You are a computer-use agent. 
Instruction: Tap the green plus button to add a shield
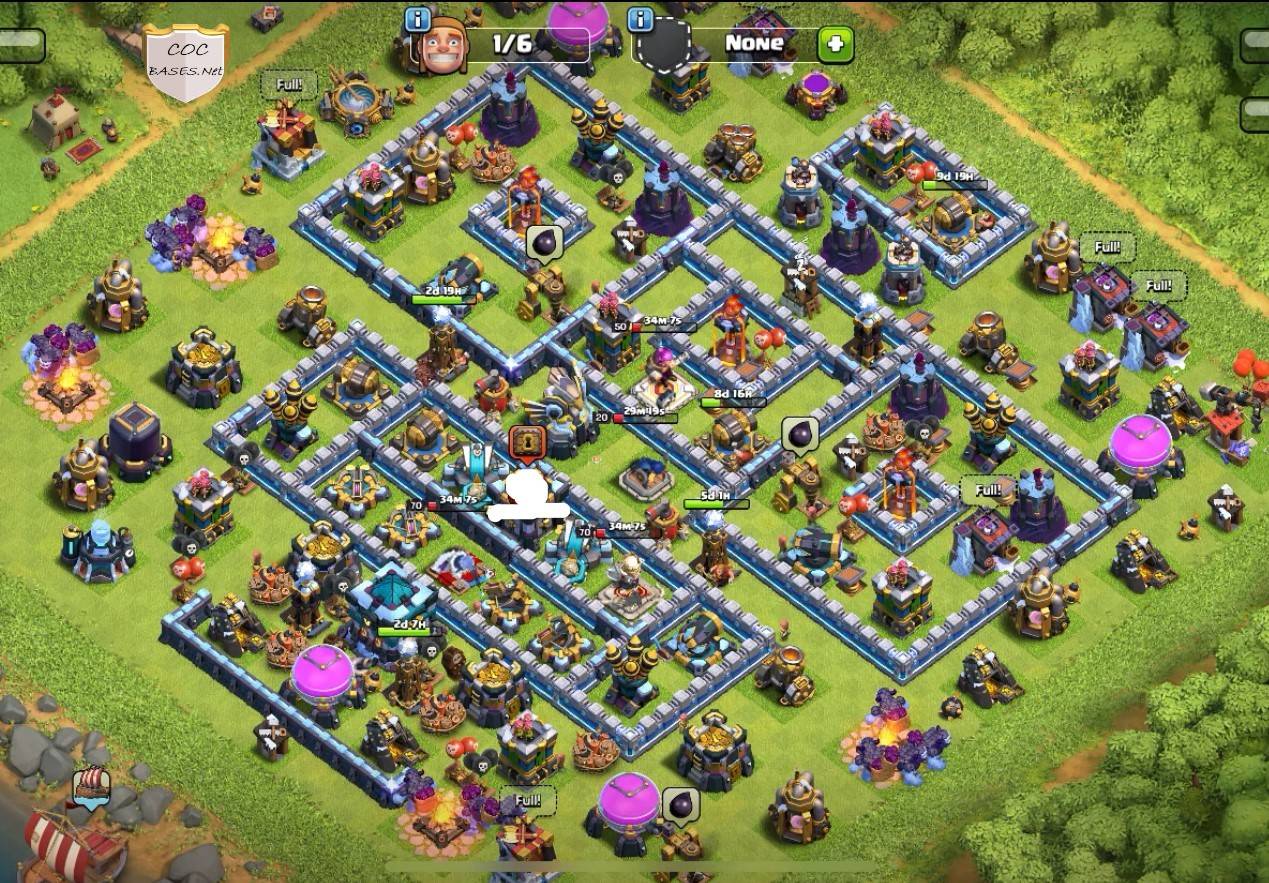(835, 45)
